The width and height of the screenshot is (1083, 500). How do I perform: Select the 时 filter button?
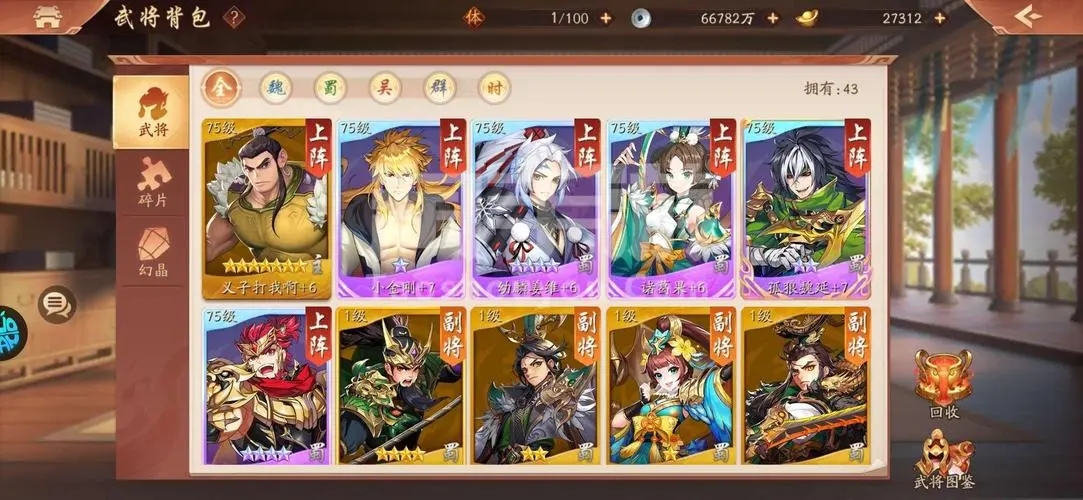[494, 88]
